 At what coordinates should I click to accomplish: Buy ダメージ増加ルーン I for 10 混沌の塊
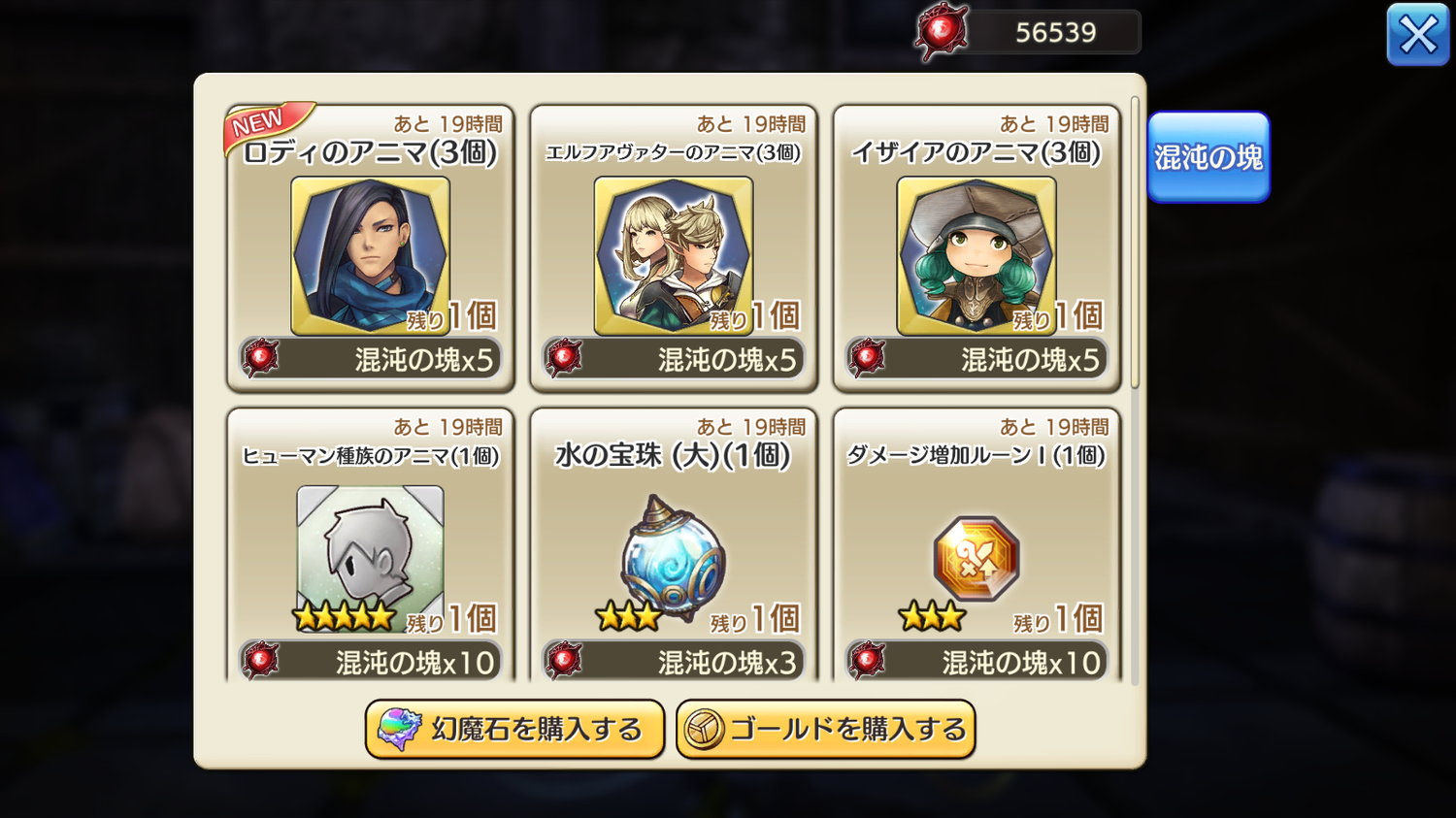[976, 662]
